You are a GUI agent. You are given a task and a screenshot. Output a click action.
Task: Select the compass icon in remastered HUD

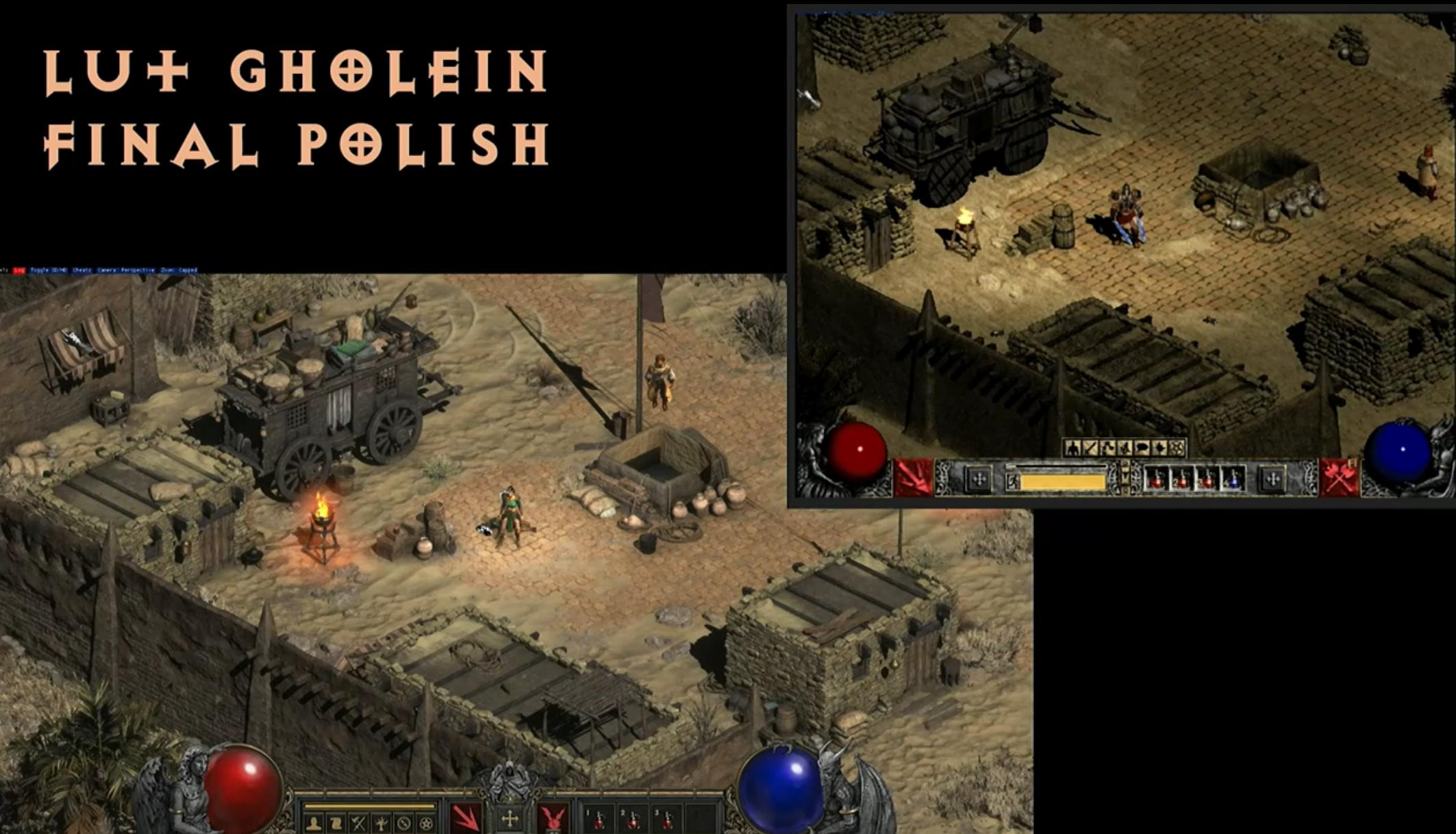(404, 823)
